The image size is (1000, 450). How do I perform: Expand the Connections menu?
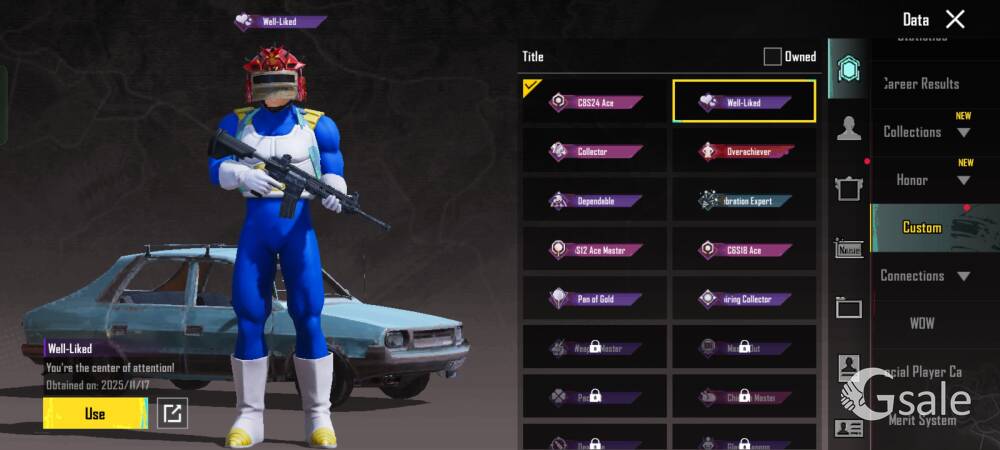coord(925,276)
